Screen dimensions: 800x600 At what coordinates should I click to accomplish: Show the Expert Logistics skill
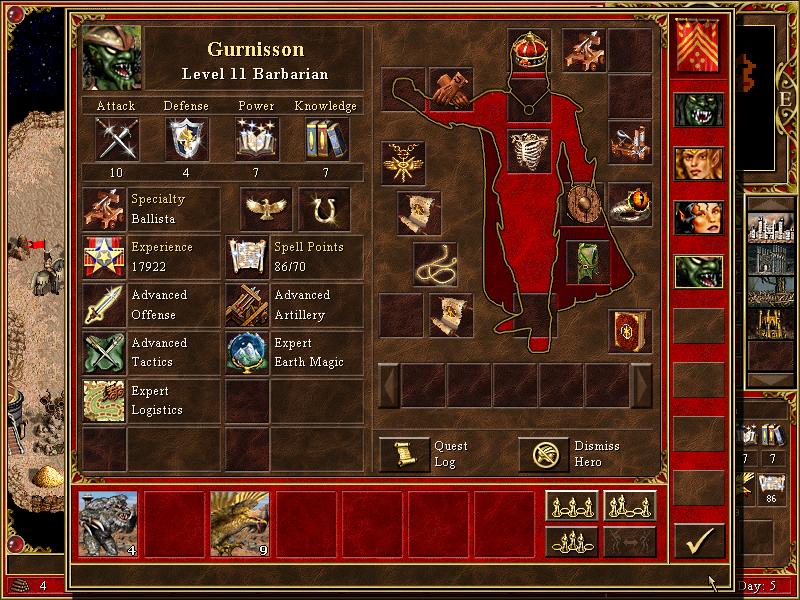104,400
